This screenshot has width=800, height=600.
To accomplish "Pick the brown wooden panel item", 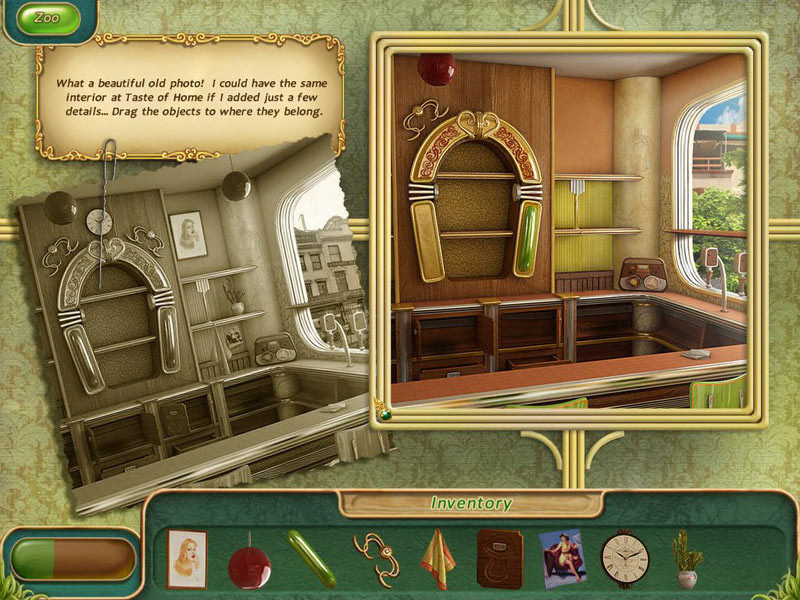I will click(x=500, y=558).
